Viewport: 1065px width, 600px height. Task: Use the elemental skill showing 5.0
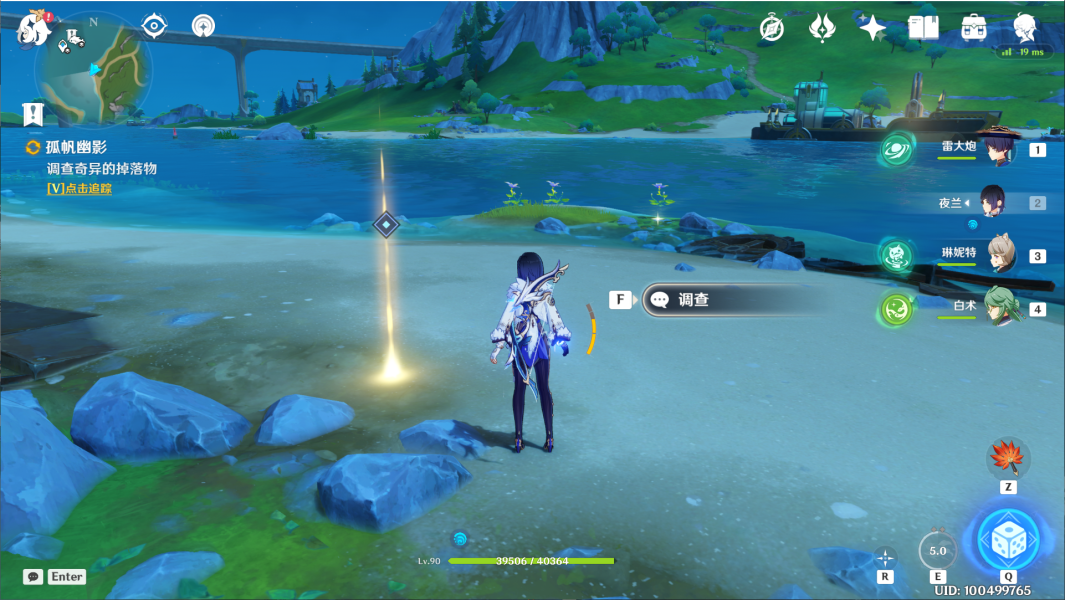pos(937,550)
